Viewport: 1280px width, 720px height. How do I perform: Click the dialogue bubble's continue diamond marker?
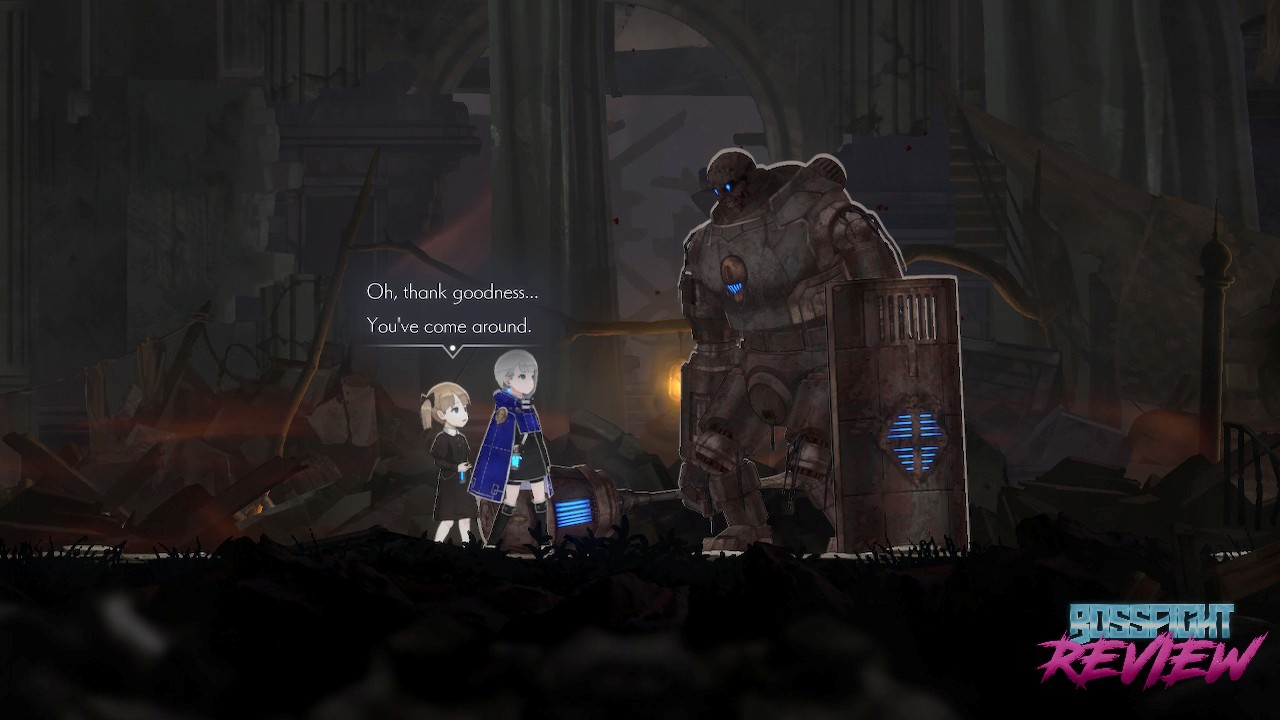[453, 350]
